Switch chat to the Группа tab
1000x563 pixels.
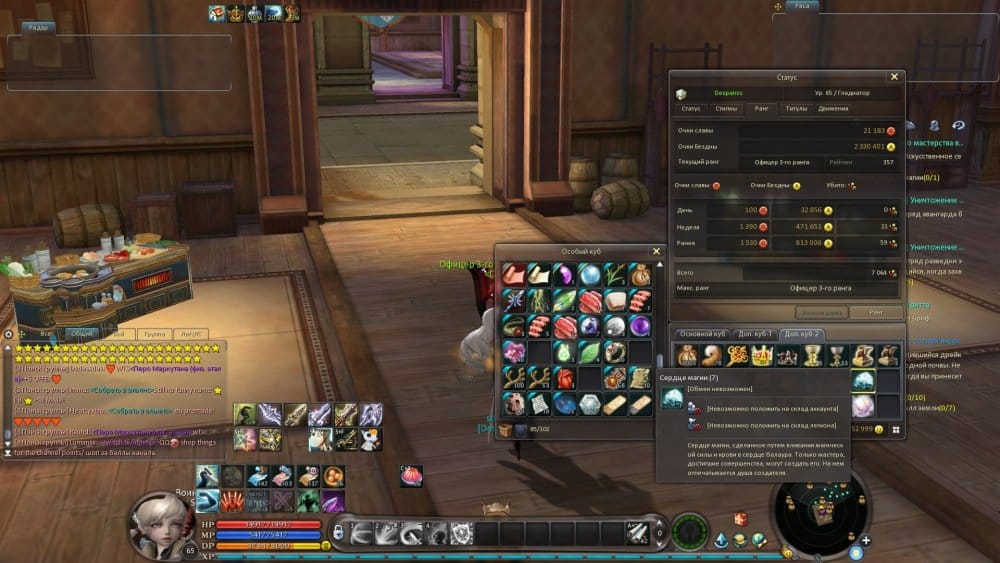154,334
